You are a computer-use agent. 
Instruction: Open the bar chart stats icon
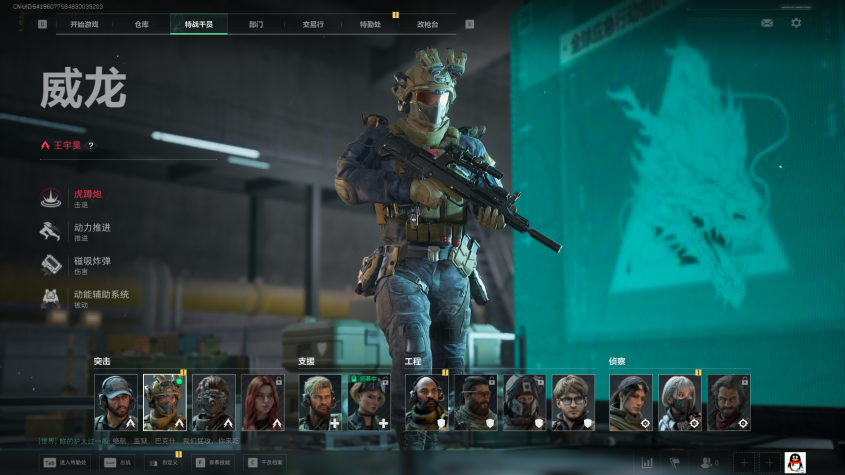click(647, 462)
